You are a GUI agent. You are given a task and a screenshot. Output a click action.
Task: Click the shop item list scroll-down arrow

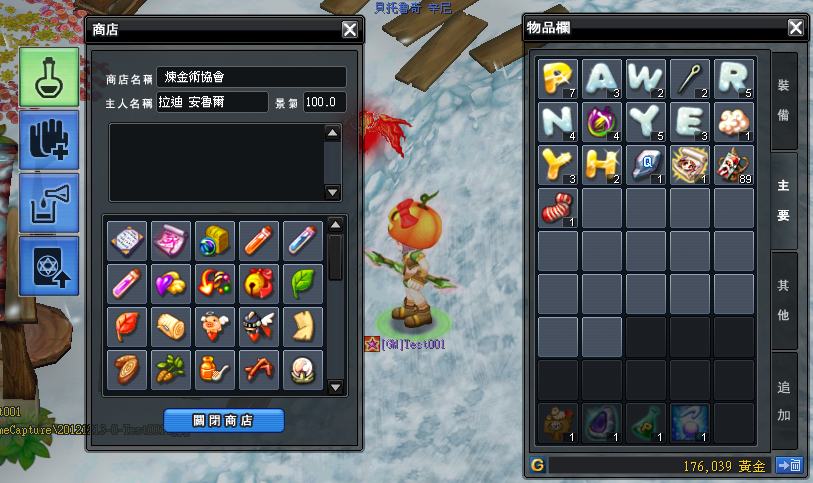(x=336, y=387)
